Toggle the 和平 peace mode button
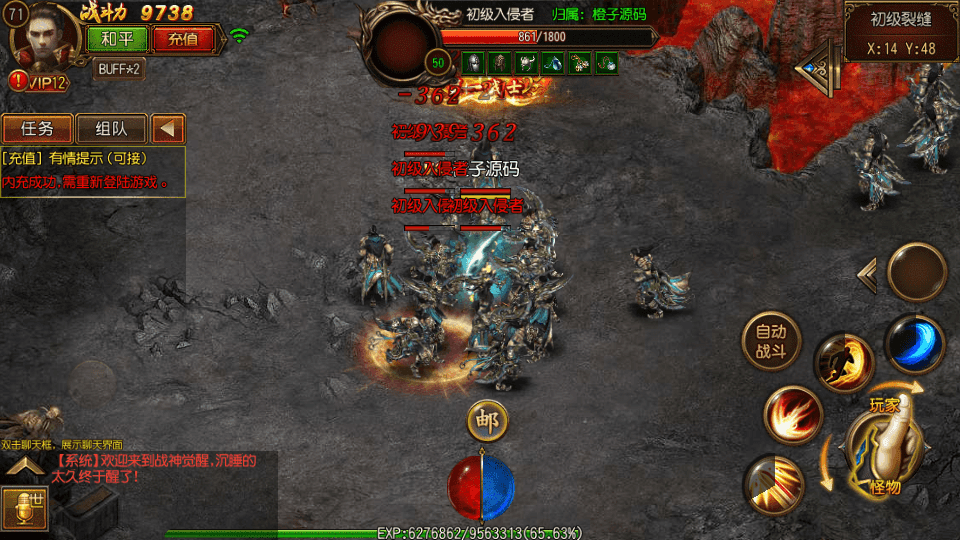The height and width of the screenshot is (540, 960). [x=117, y=39]
